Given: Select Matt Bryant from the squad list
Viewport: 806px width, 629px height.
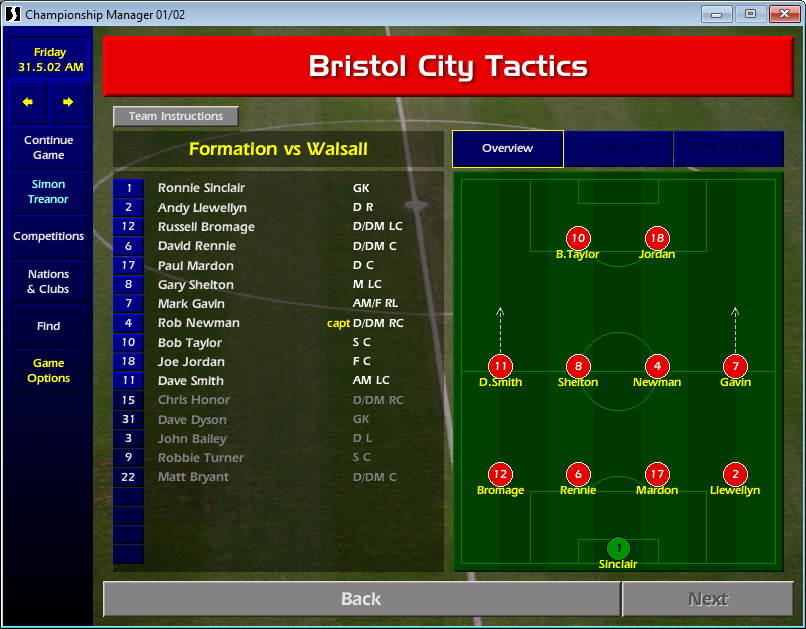Looking at the screenshot, I should [193, 477].
